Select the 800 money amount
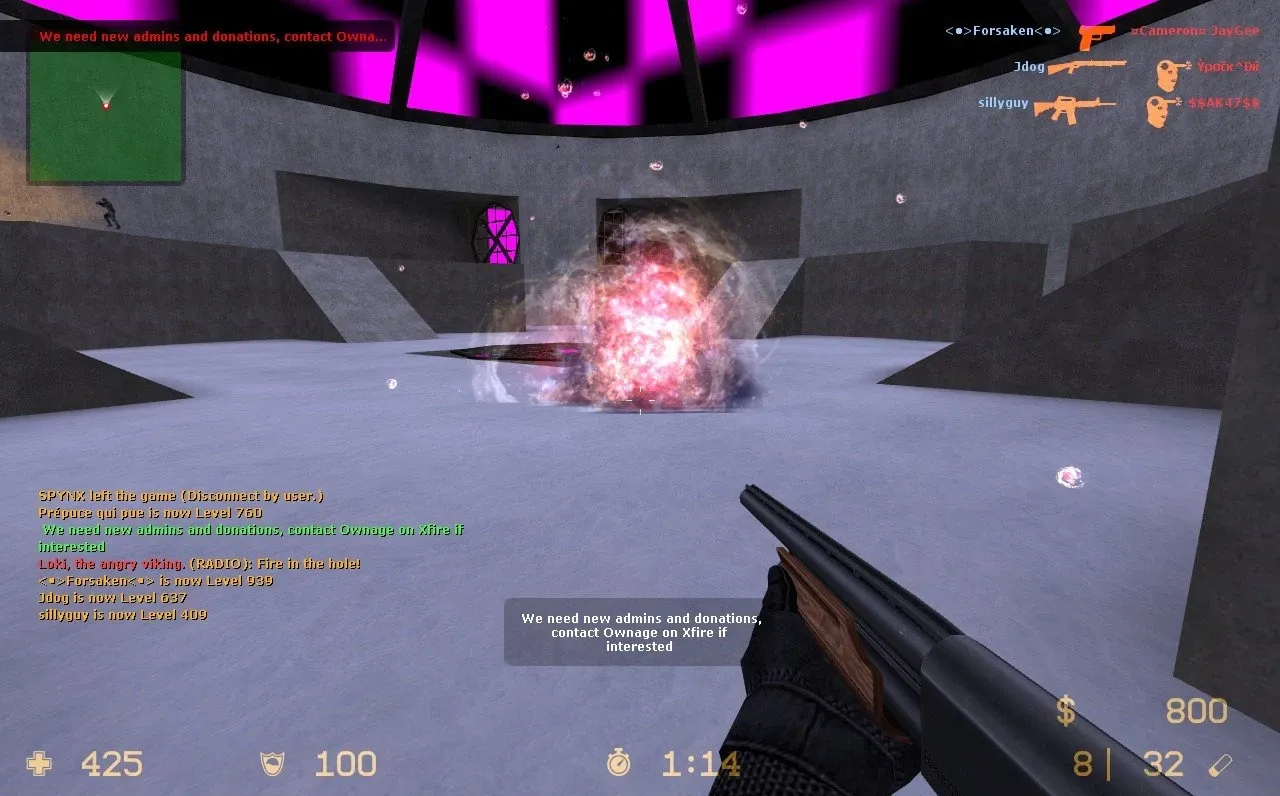Viewport: 1280px width, 796px height. [1197, 711]
